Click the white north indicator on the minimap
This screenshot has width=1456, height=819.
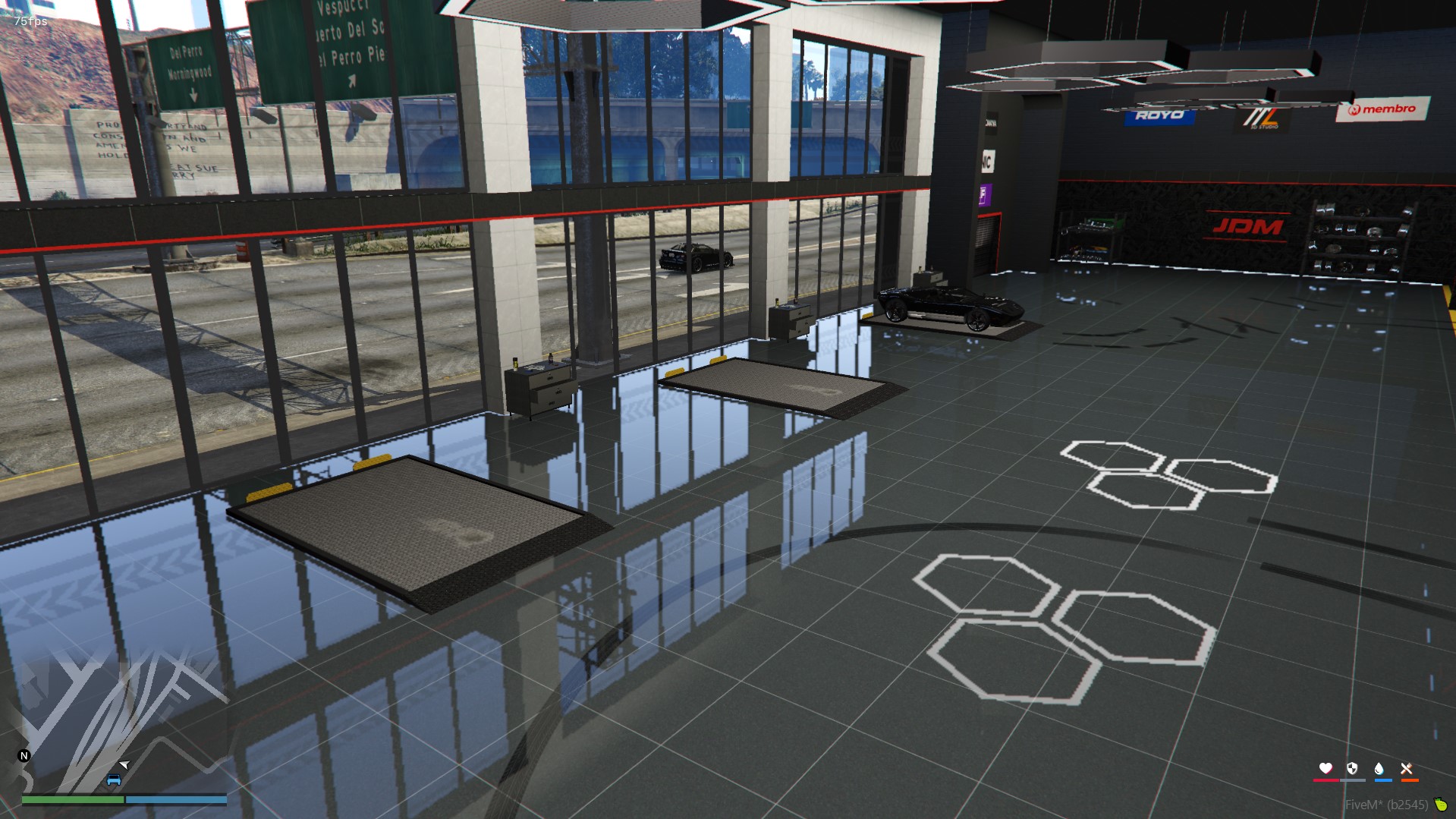pos(24,755)
